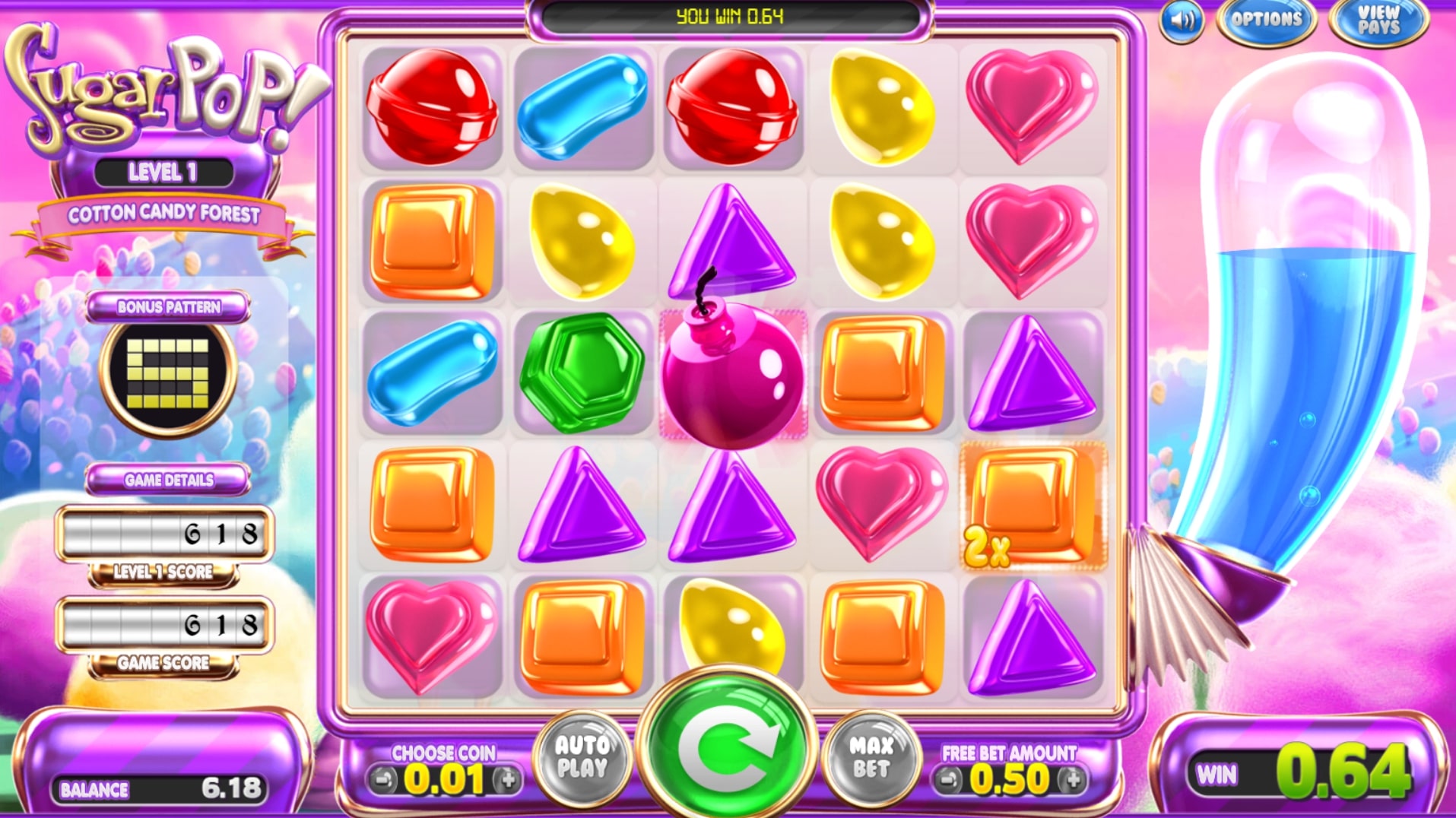This screenshot has height=818, width=1456.
Task: Select the green hexagon candy
Action: (x=582, y=373)
